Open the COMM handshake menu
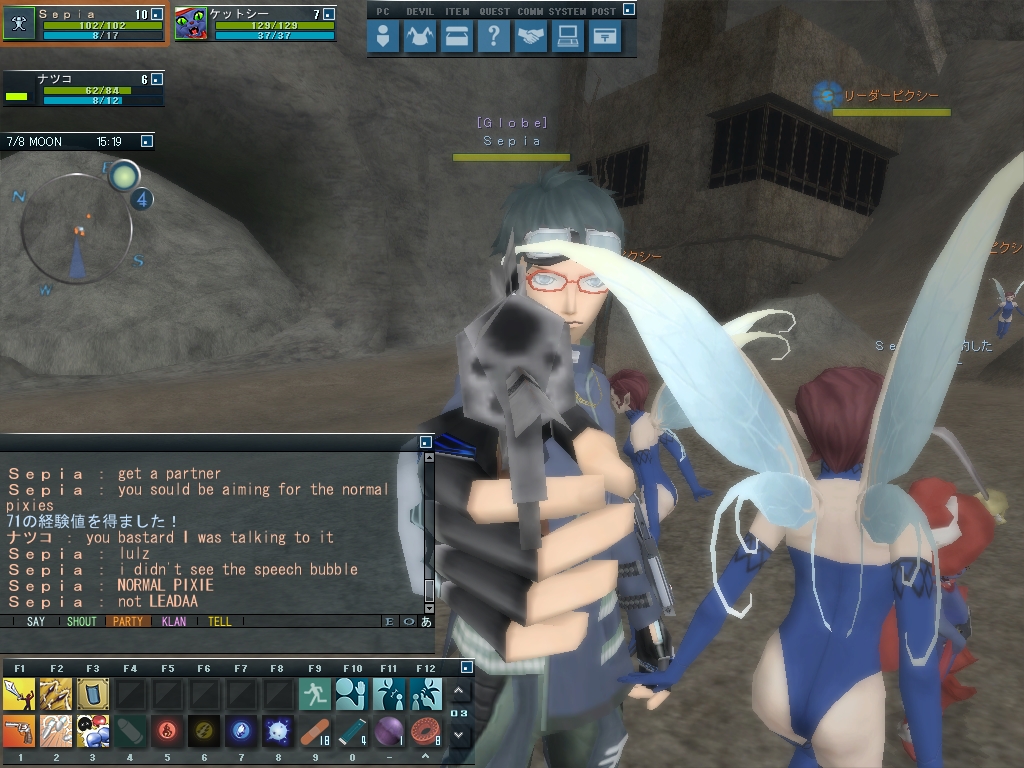This screenshot has height=768, width=1024. point(531,37)
